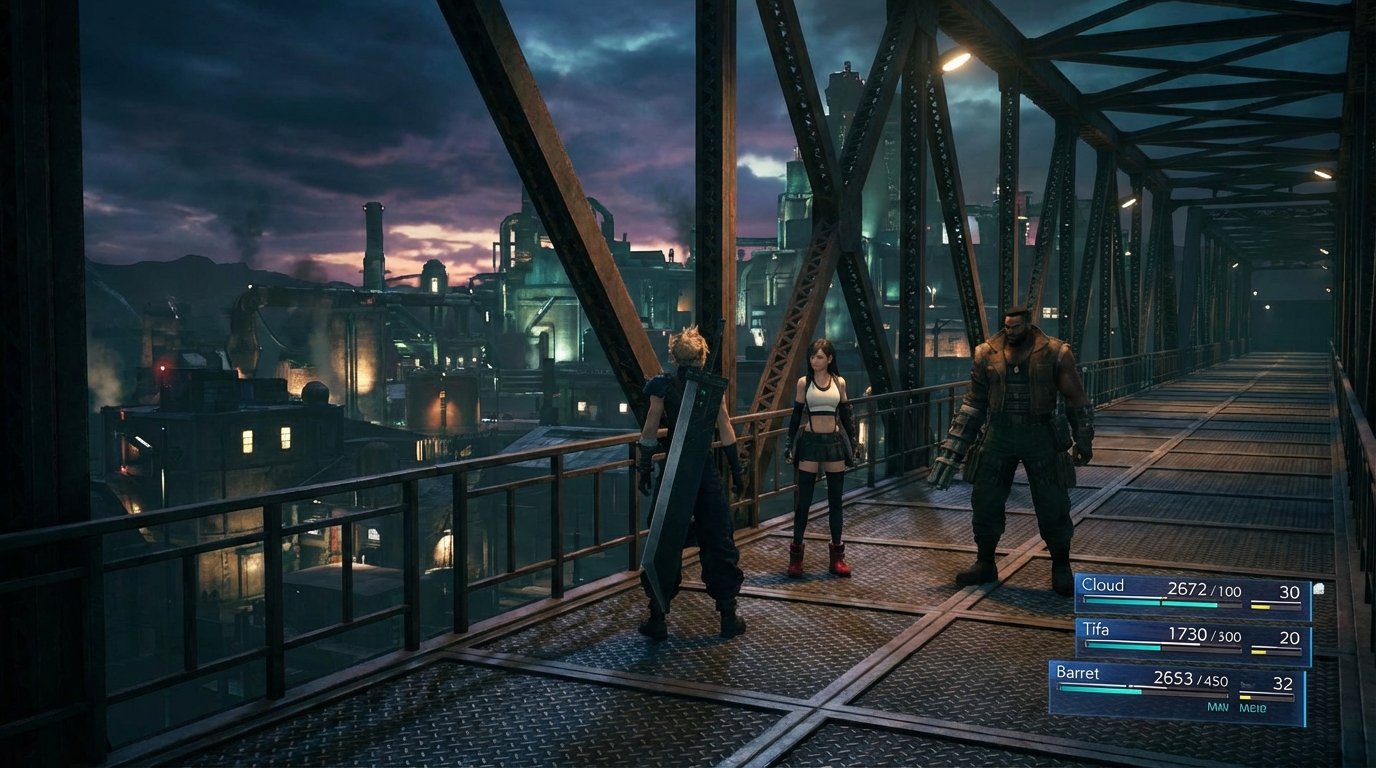Select Barret's name label in the party HUD
The image size is (1376, 768).
click(1078, 675)
